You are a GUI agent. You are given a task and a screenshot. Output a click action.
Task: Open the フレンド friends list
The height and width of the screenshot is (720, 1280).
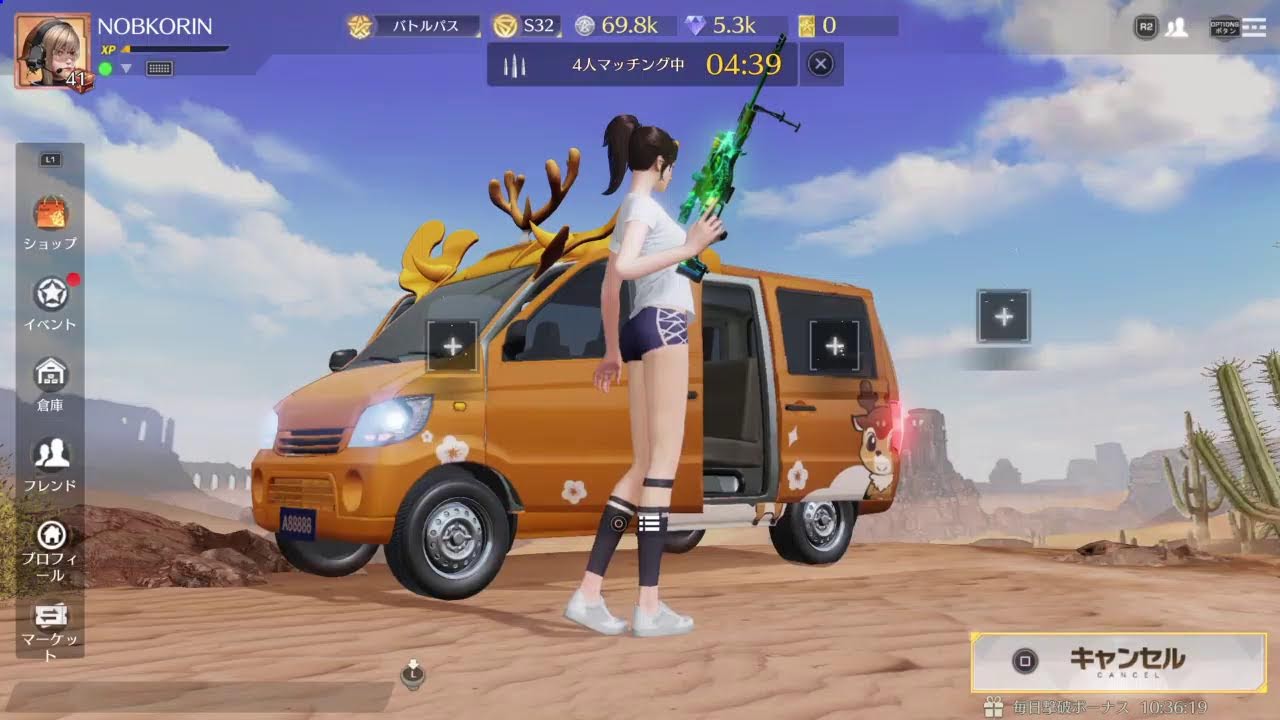50,462
